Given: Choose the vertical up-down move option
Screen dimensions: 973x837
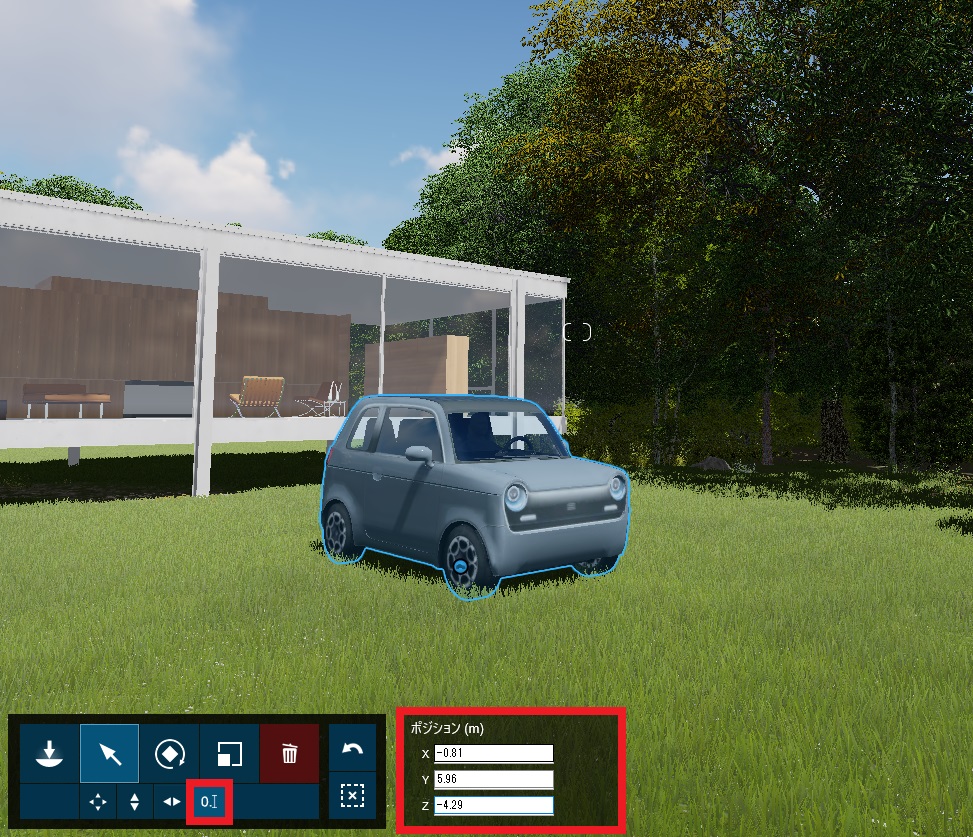Looking at the screenshot, I should [x=135, y=801].
